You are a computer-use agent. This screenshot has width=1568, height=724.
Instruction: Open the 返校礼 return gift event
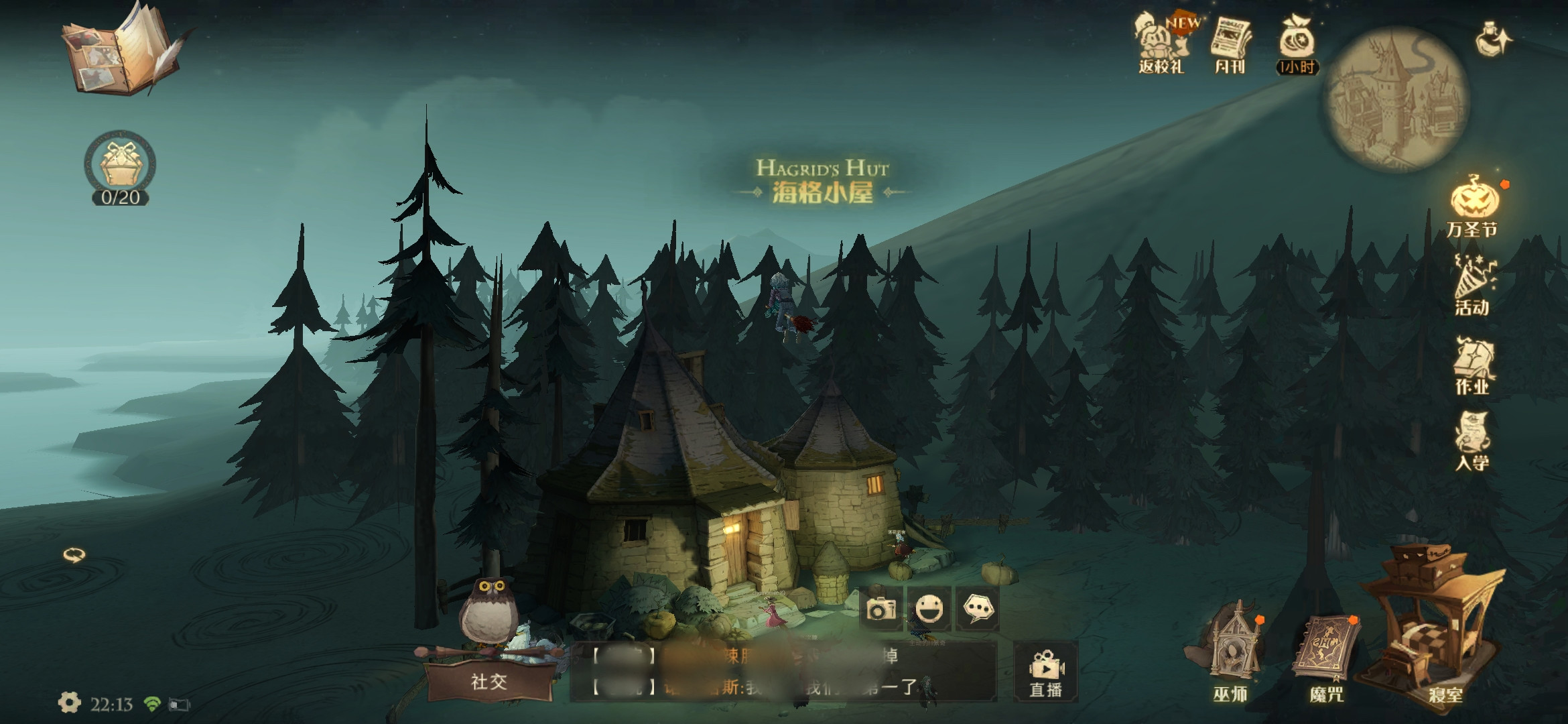pos(1161,42)
